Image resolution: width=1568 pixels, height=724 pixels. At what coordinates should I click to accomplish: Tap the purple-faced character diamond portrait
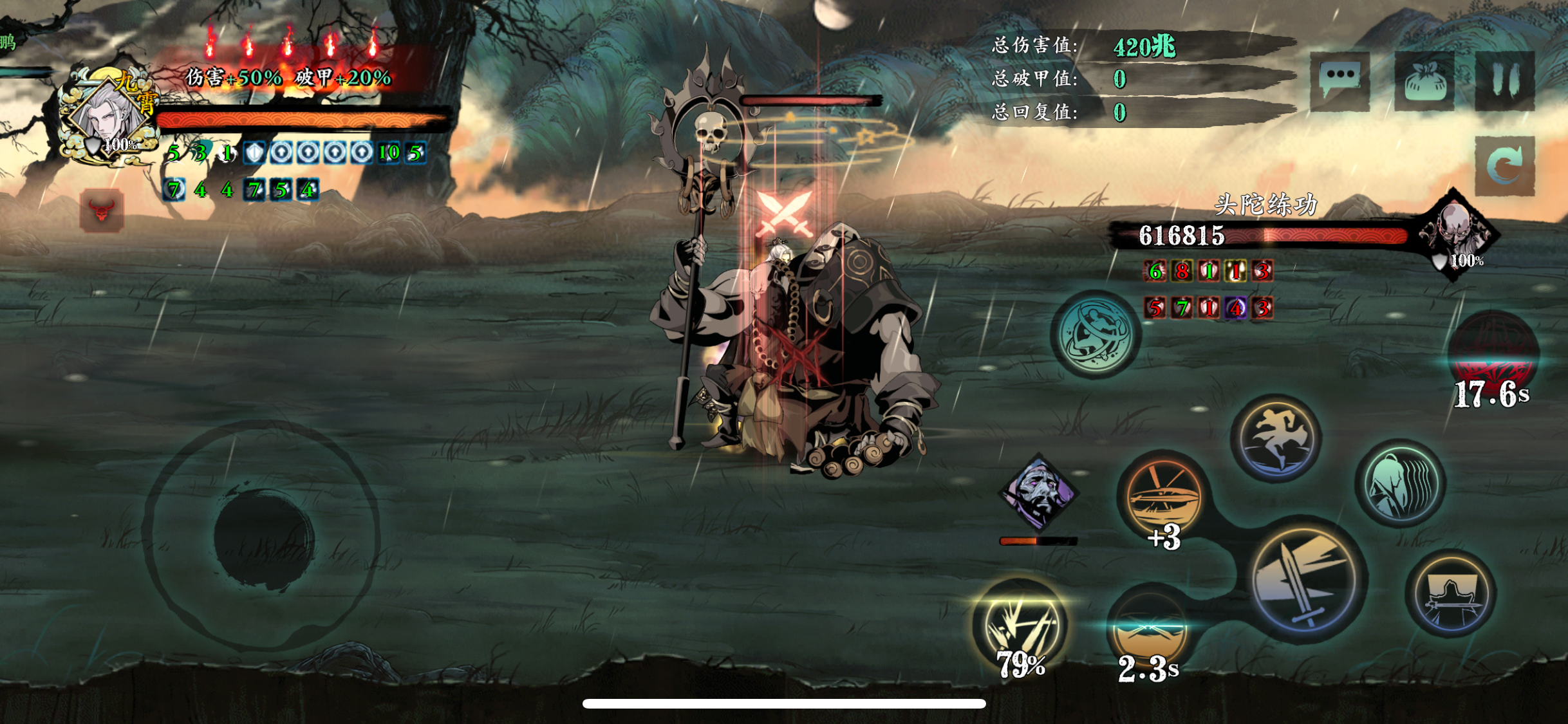(1038, 494)
